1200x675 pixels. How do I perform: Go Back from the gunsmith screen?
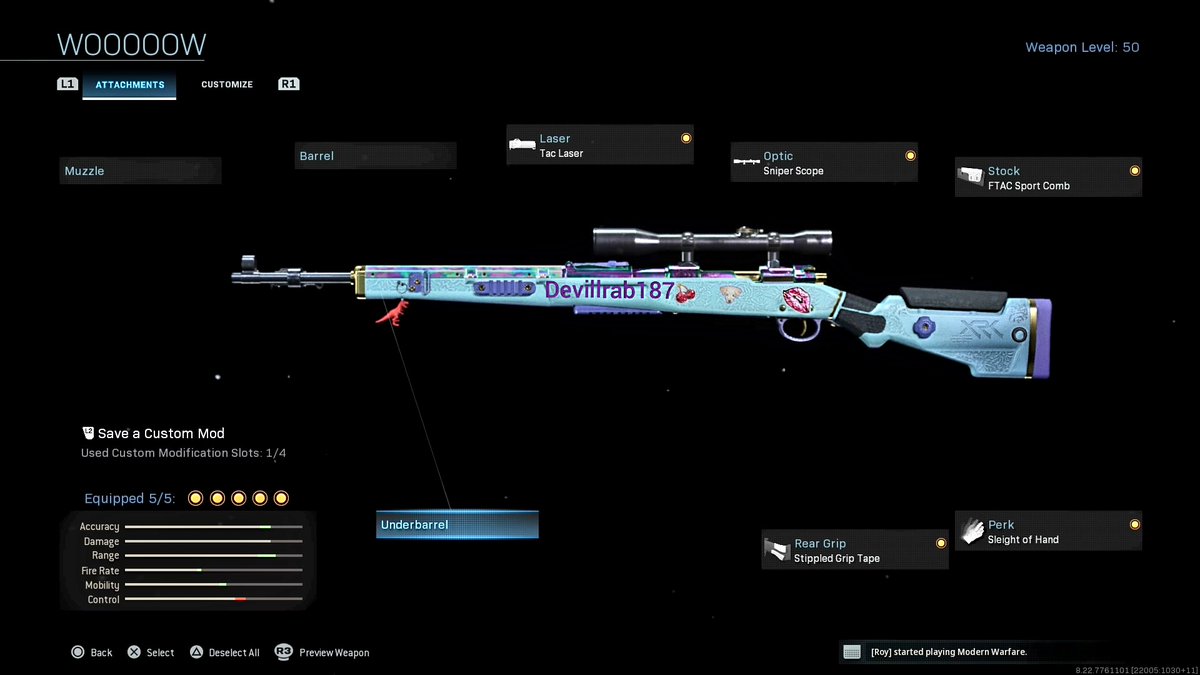[x=92, y=653]
